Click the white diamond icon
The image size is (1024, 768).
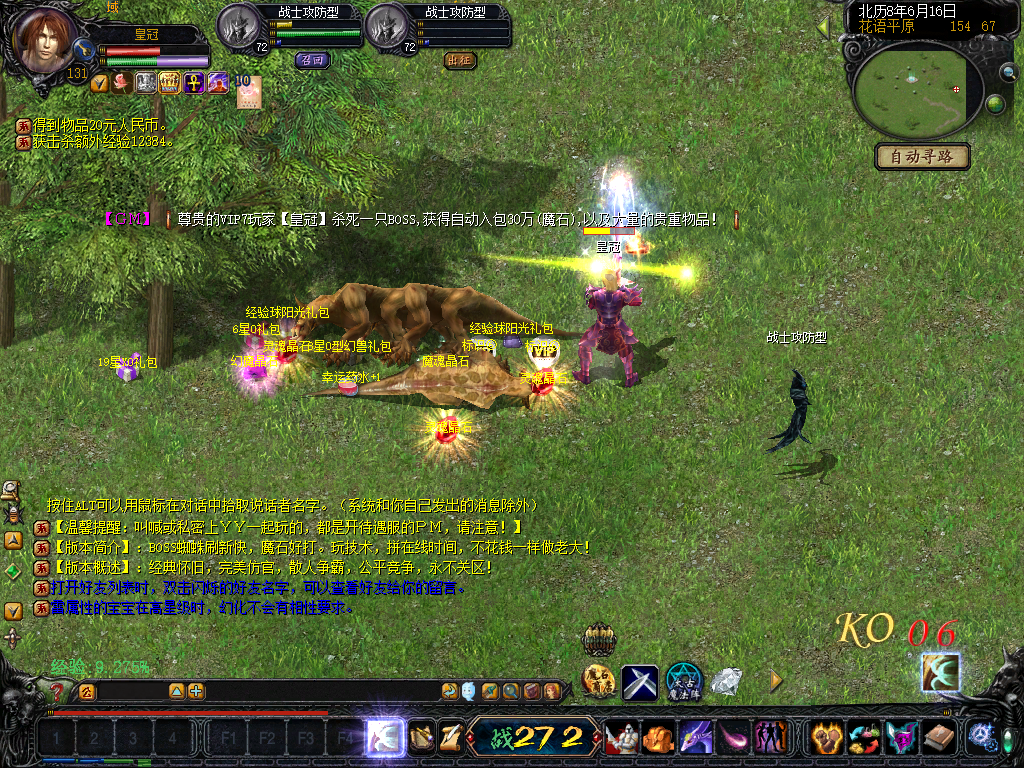tap(726, 681)
